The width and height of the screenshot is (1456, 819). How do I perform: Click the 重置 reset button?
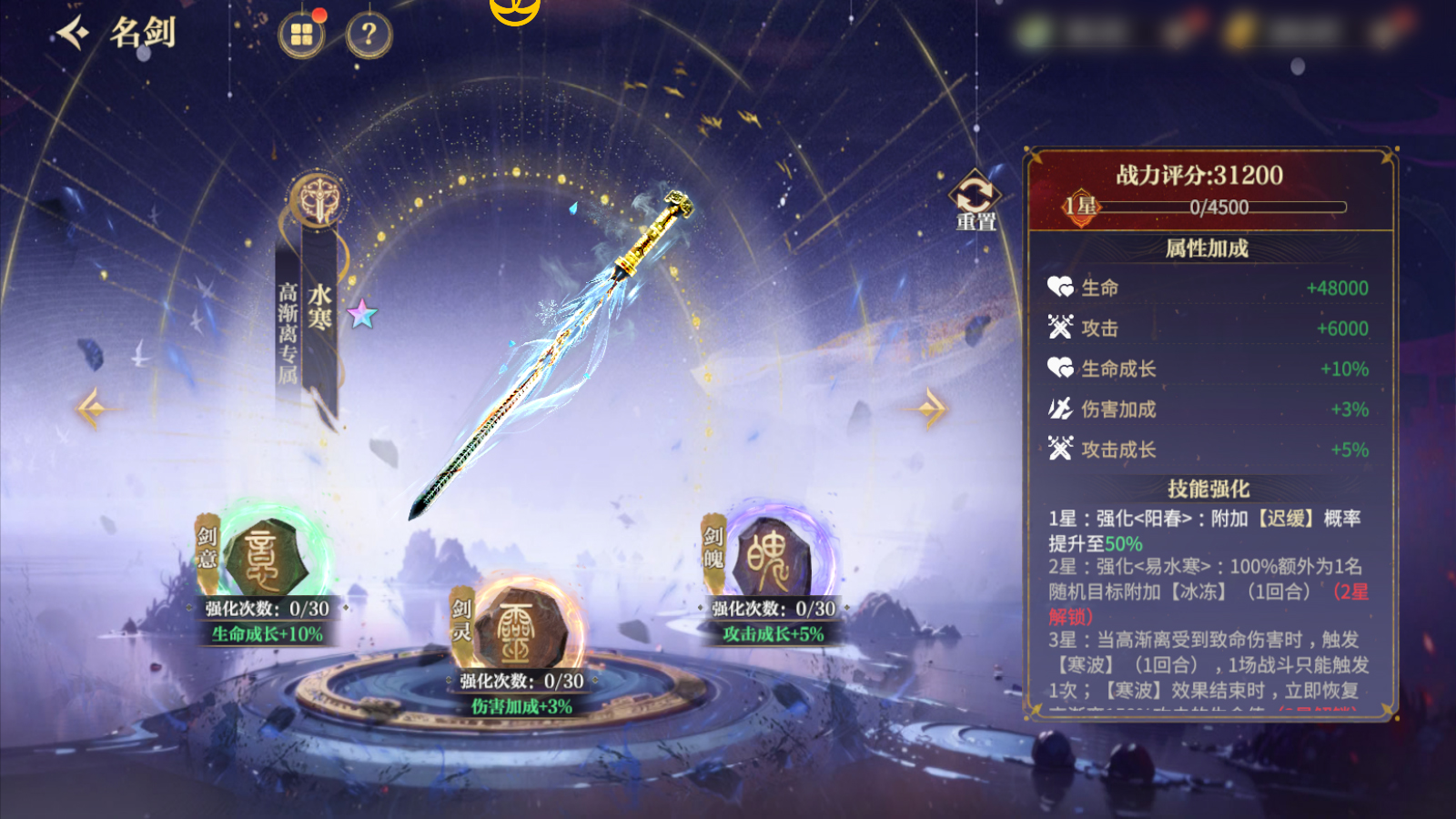click(975, 199)
